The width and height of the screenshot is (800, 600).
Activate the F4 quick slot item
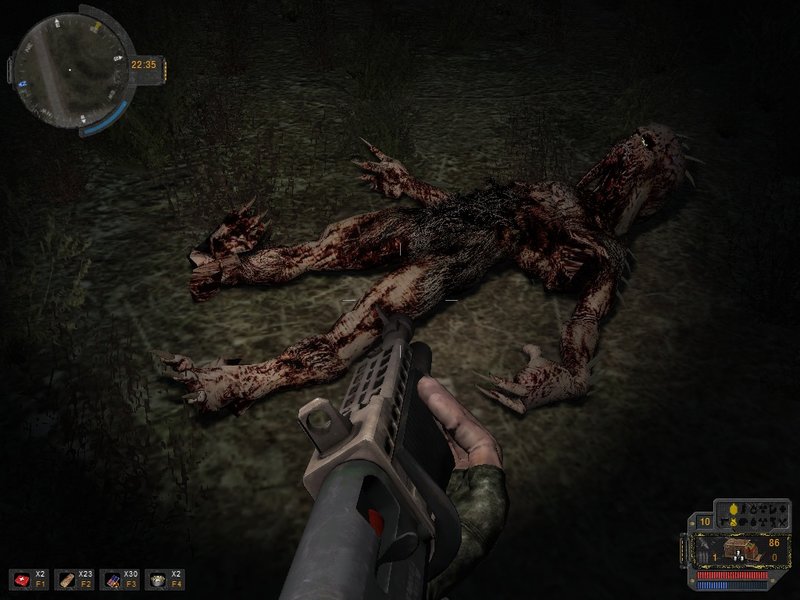click(x=156, y=578)
